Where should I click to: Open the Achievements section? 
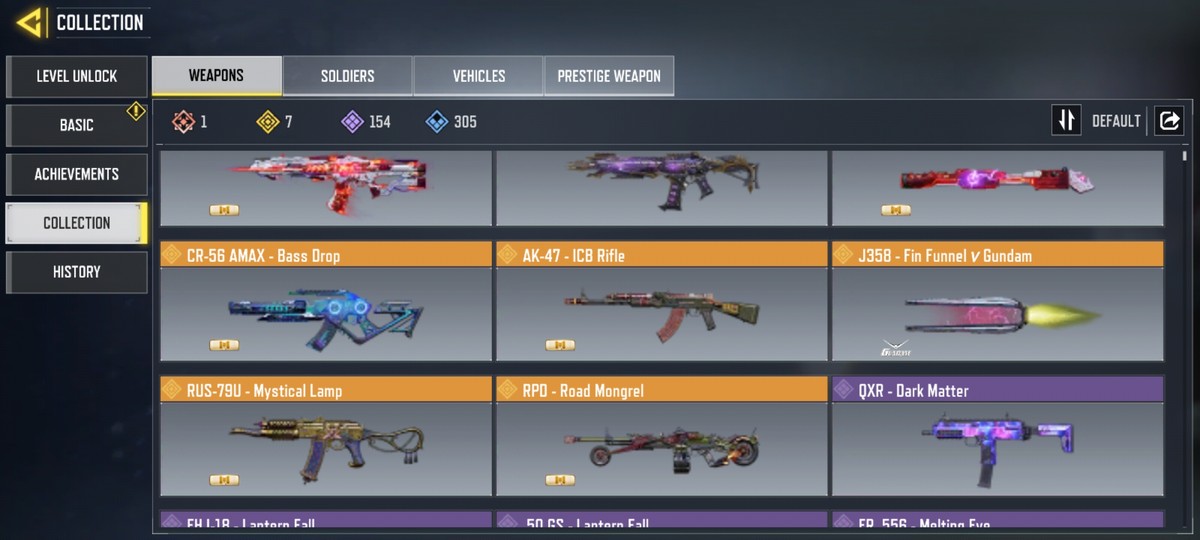point(77,174)
